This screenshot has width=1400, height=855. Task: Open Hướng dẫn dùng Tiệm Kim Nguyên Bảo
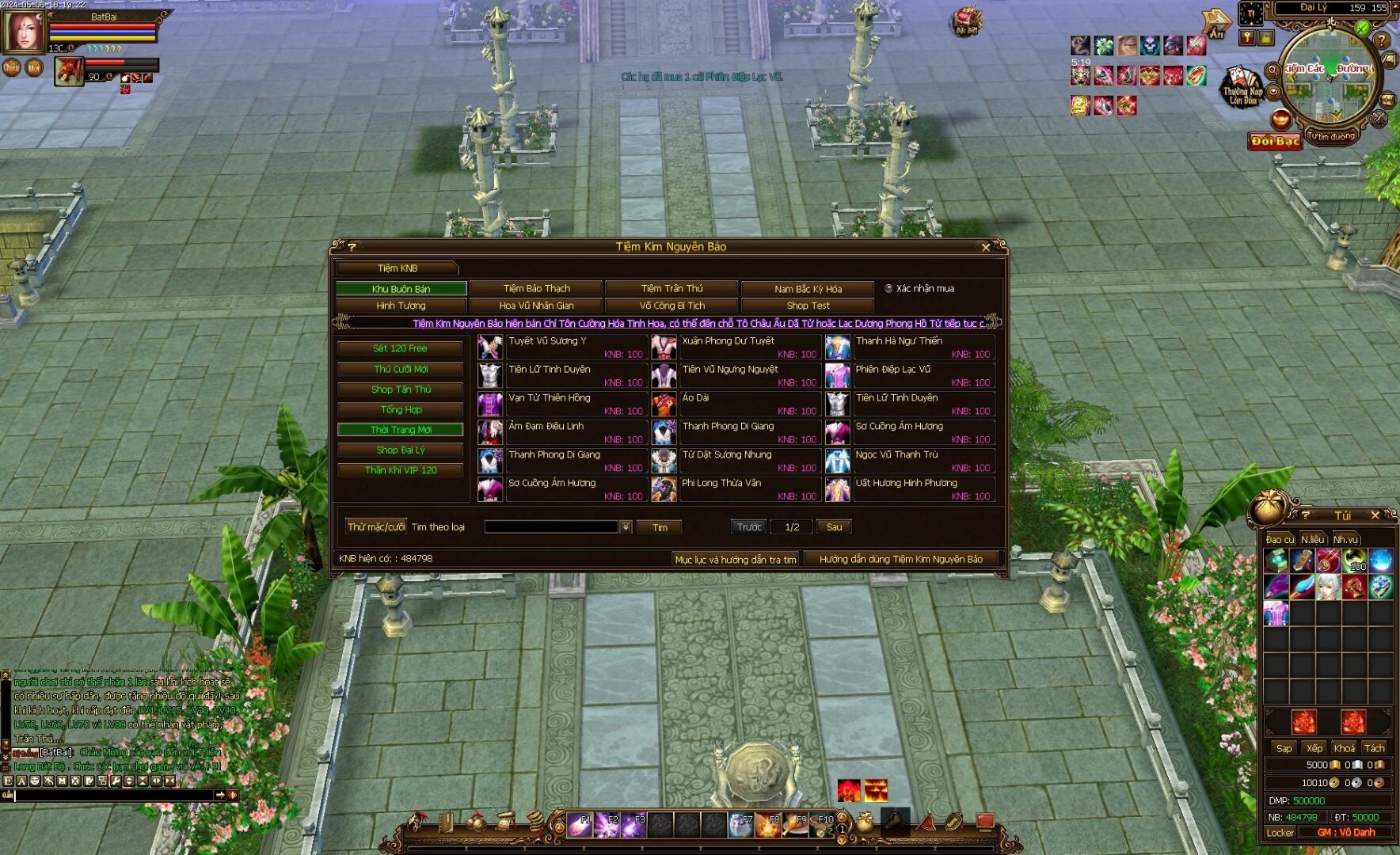(900, 559)
